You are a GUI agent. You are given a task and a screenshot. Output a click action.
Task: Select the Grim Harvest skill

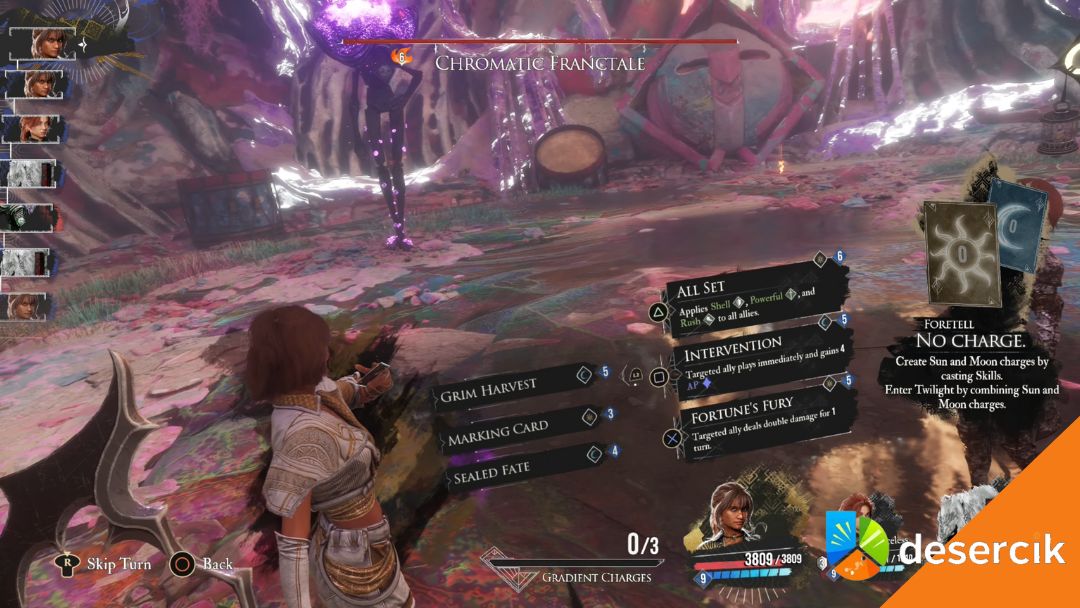click(512, 386)
